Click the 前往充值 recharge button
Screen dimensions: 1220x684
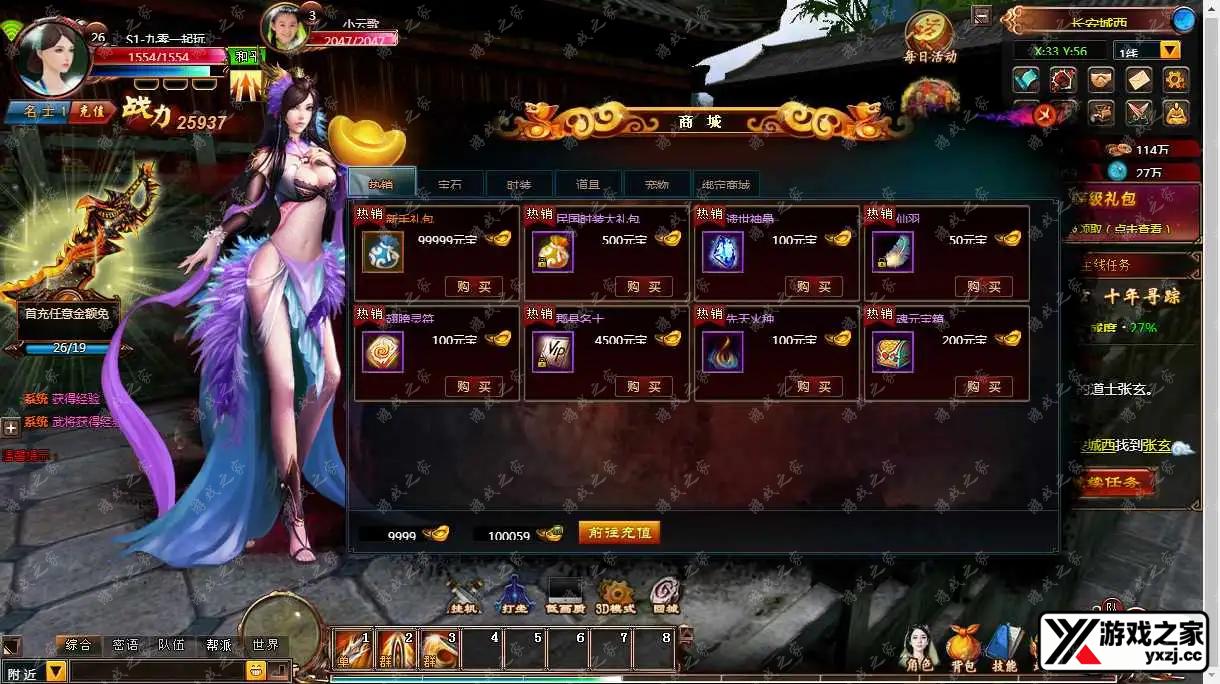619,533
